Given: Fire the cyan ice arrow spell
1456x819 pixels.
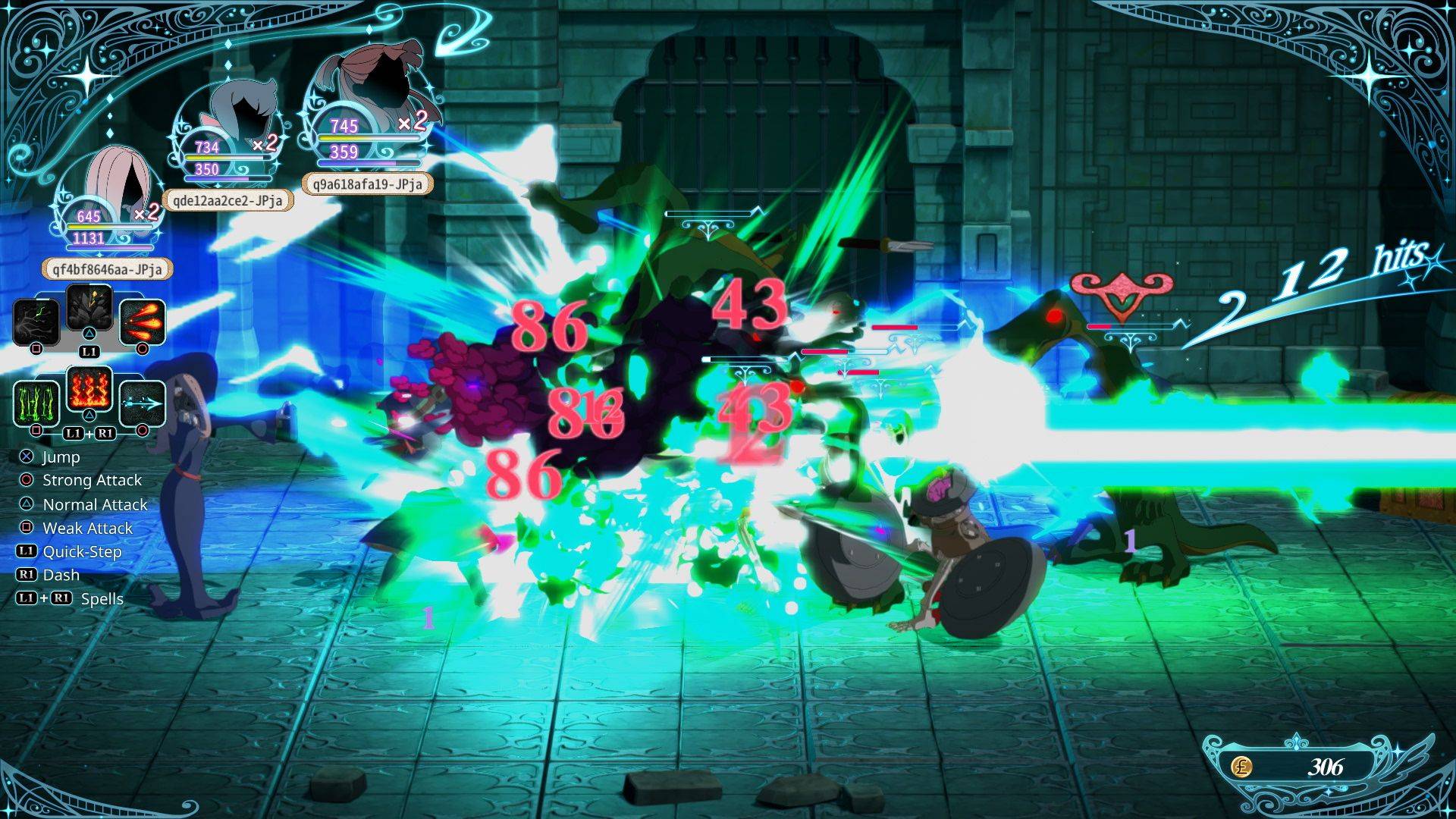Looking at the screenshot, I should click(x=143, y=403).
